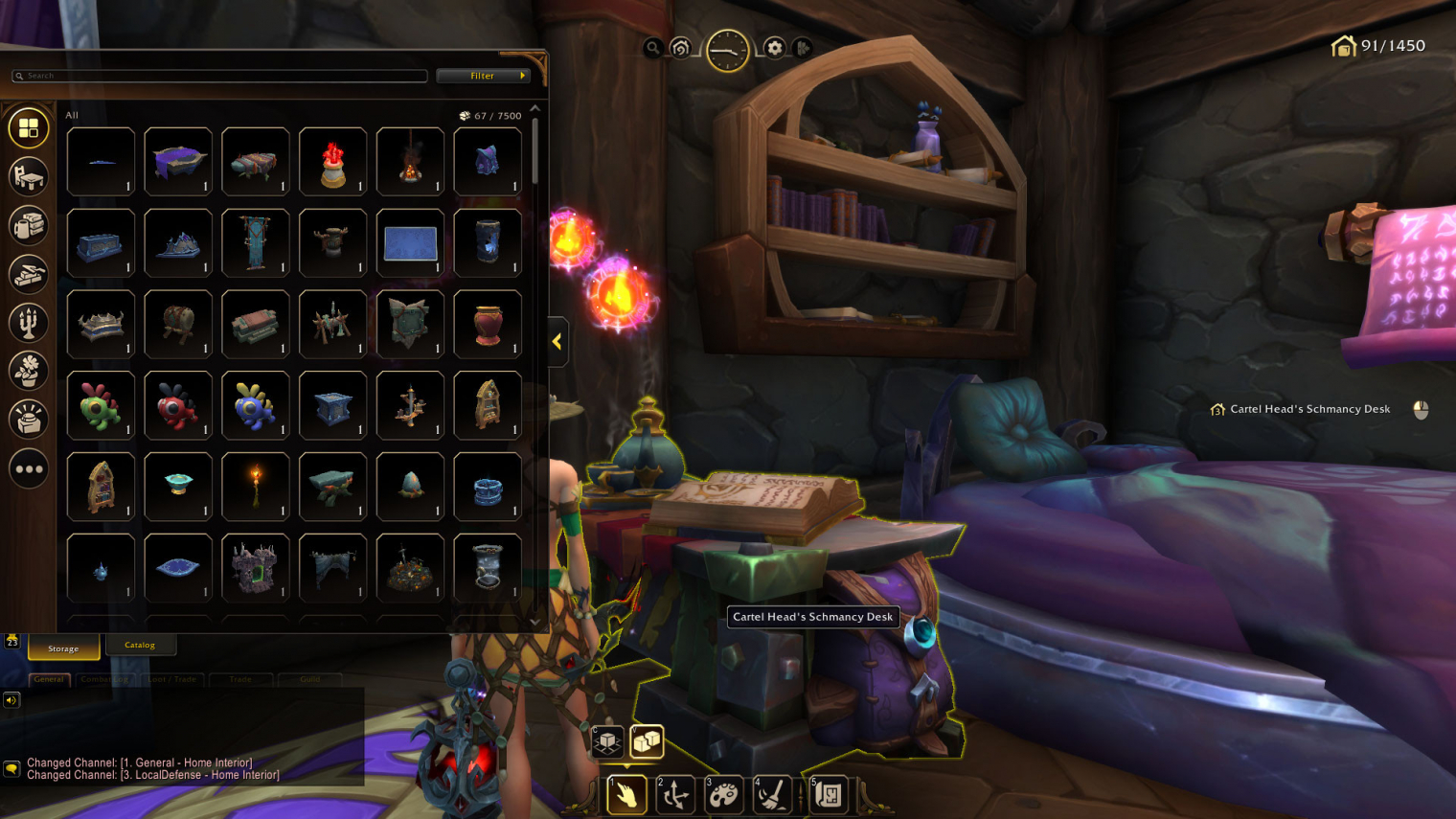The image size is (1456, 819).
Task: Choose the green murloc plush item
Action: click(101, 406)
